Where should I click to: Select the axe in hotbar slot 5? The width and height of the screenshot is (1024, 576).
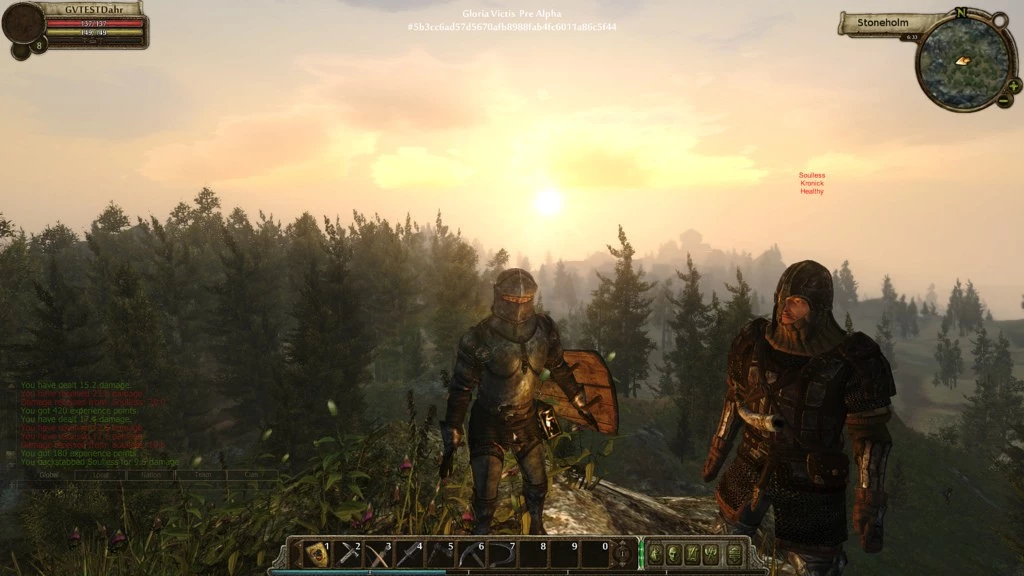click(x=440, y=553)
